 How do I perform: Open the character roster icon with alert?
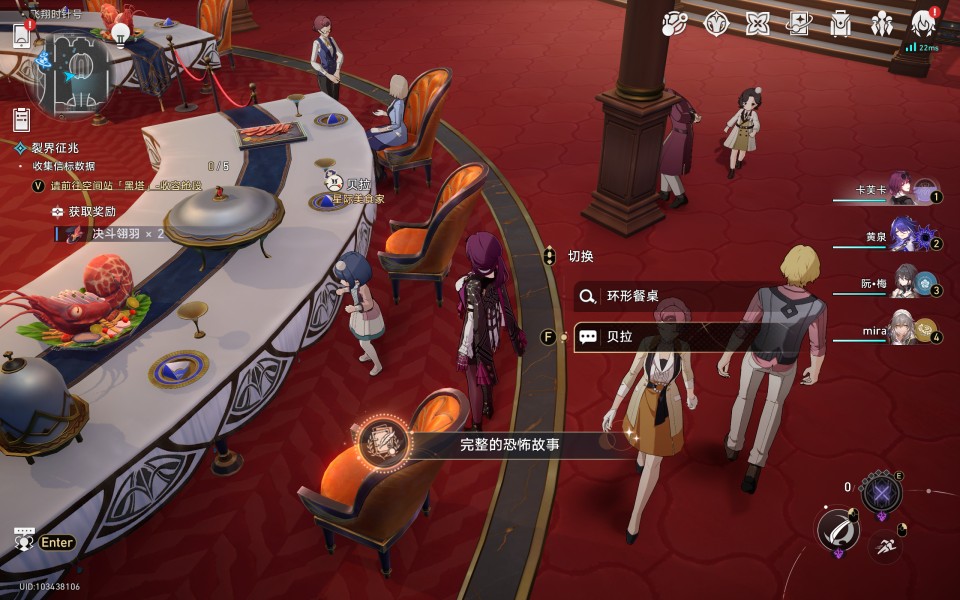pyautogui.click(x=923, y=23)
